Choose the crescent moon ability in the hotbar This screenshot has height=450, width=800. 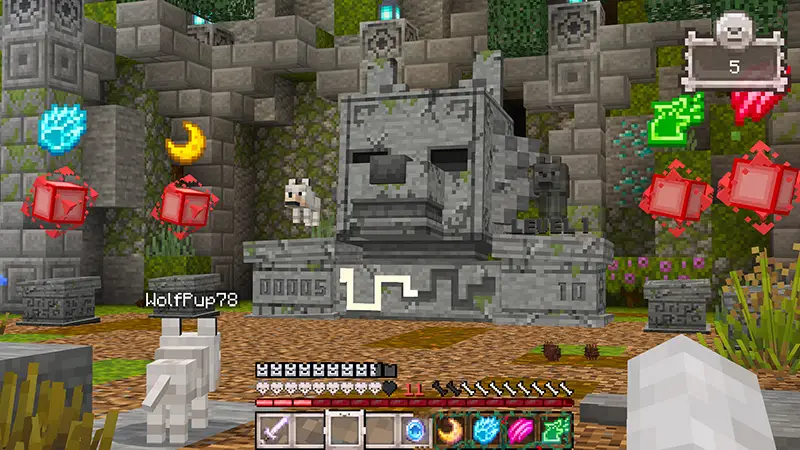[451, 429]
